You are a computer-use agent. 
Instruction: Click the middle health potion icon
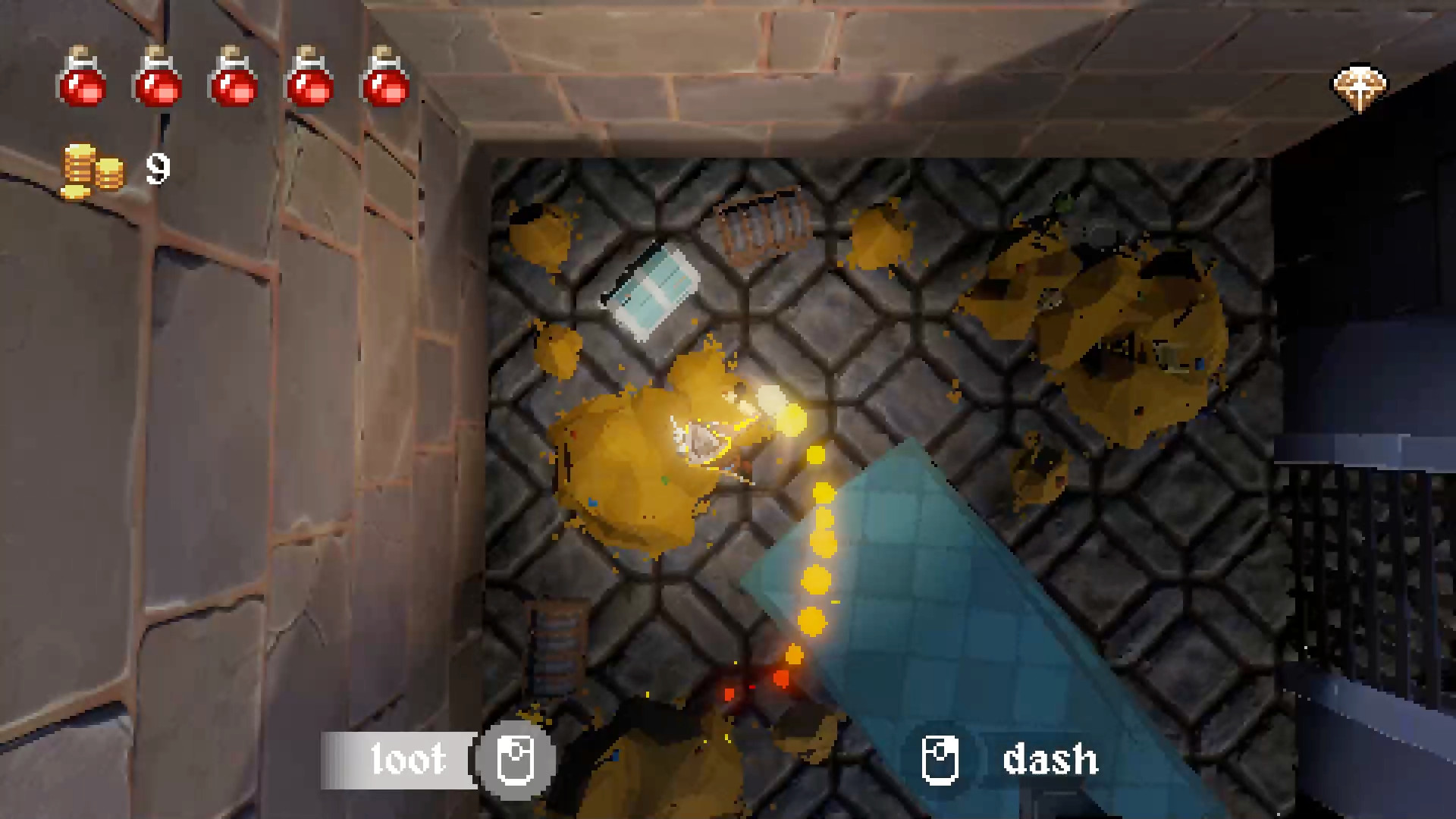[233, 81]
